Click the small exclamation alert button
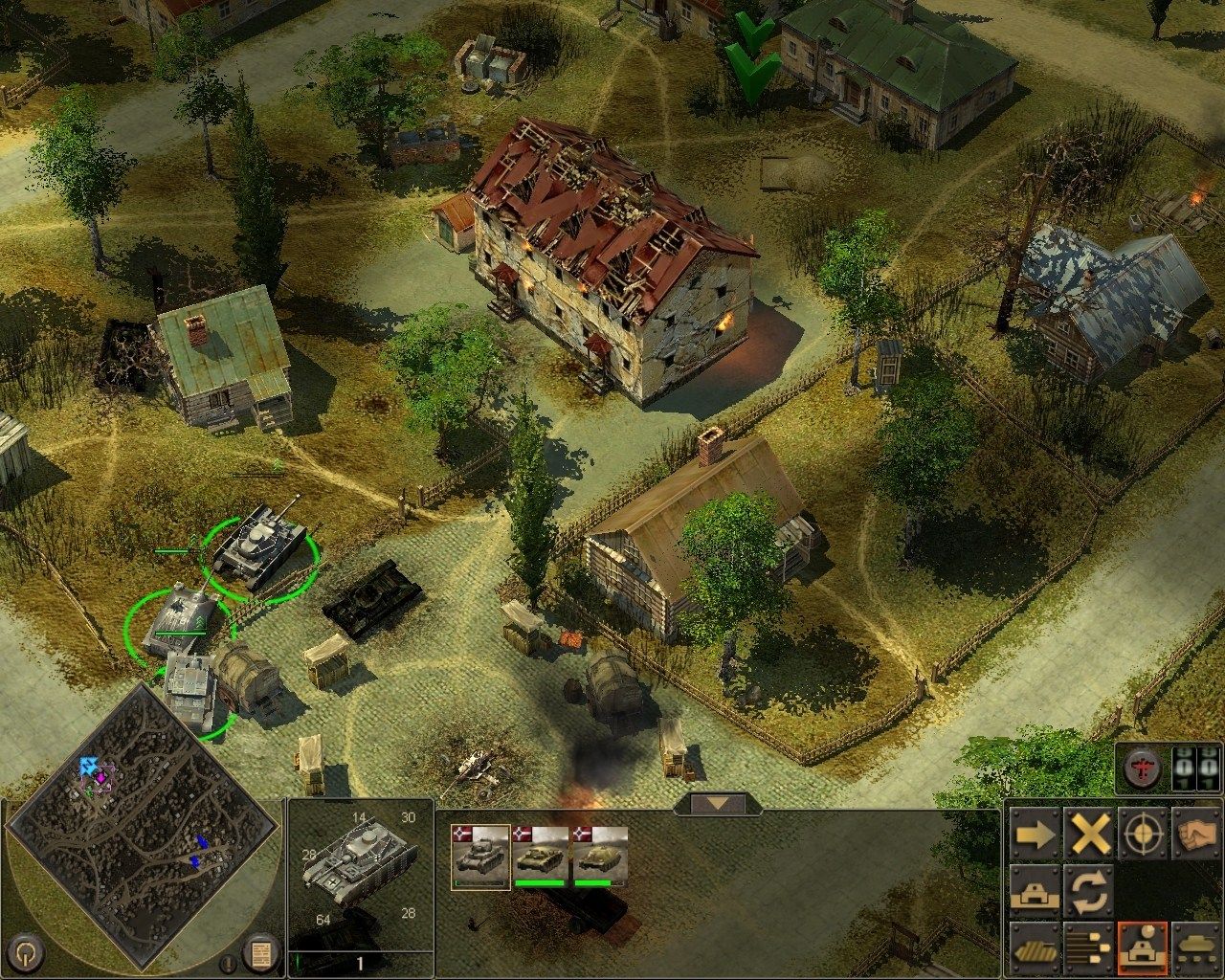 click(228, 963)
